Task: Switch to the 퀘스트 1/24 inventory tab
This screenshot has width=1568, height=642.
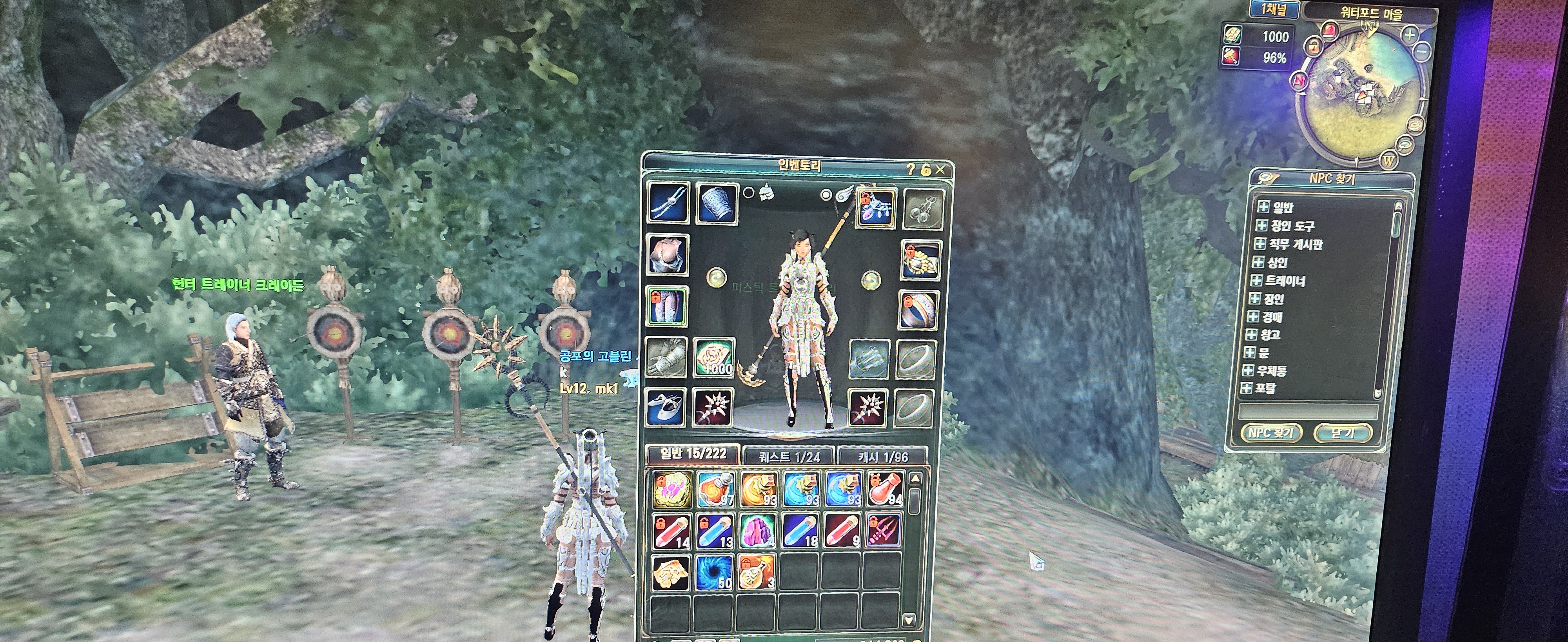Action: click(789, 456)
